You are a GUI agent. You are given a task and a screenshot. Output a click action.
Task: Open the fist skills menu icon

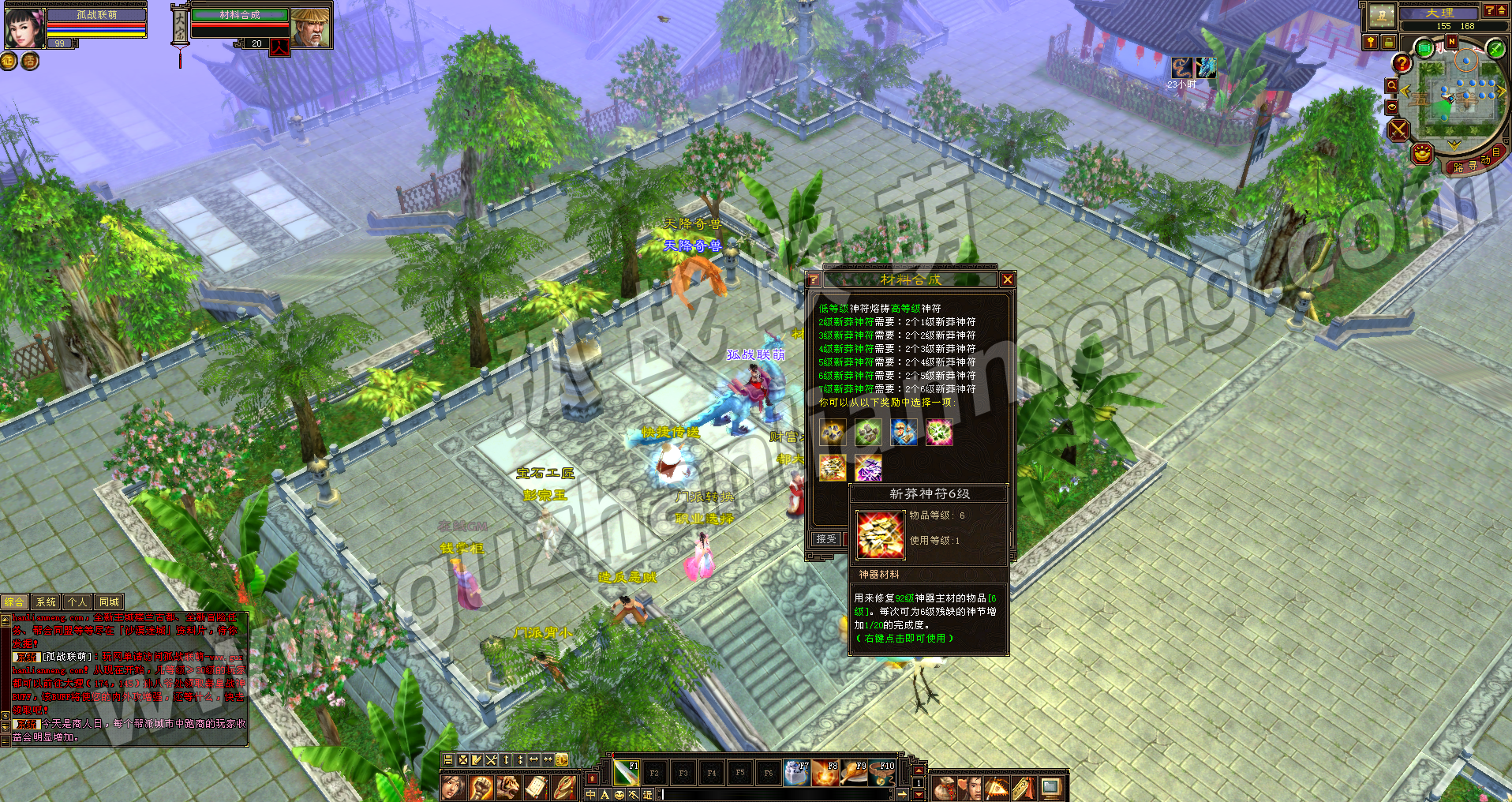coord(481,787)
